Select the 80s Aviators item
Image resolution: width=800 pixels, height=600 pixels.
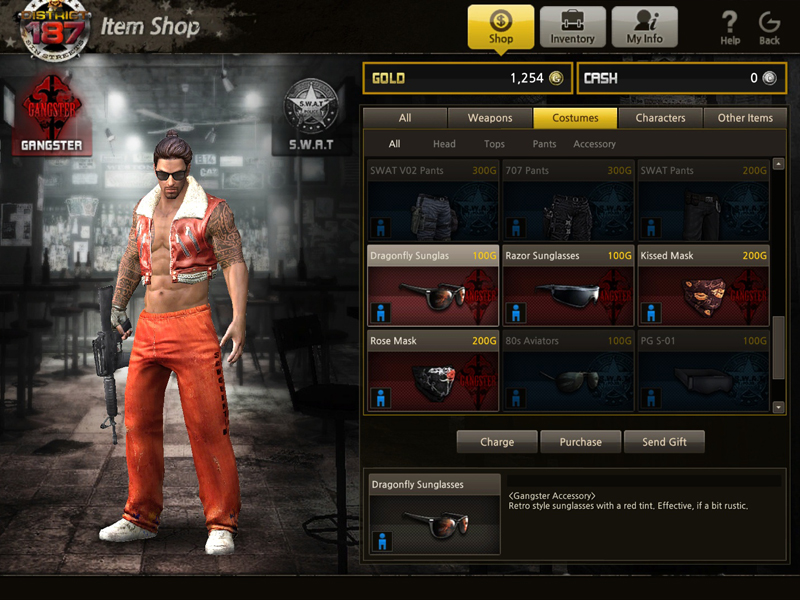[566, 371]
